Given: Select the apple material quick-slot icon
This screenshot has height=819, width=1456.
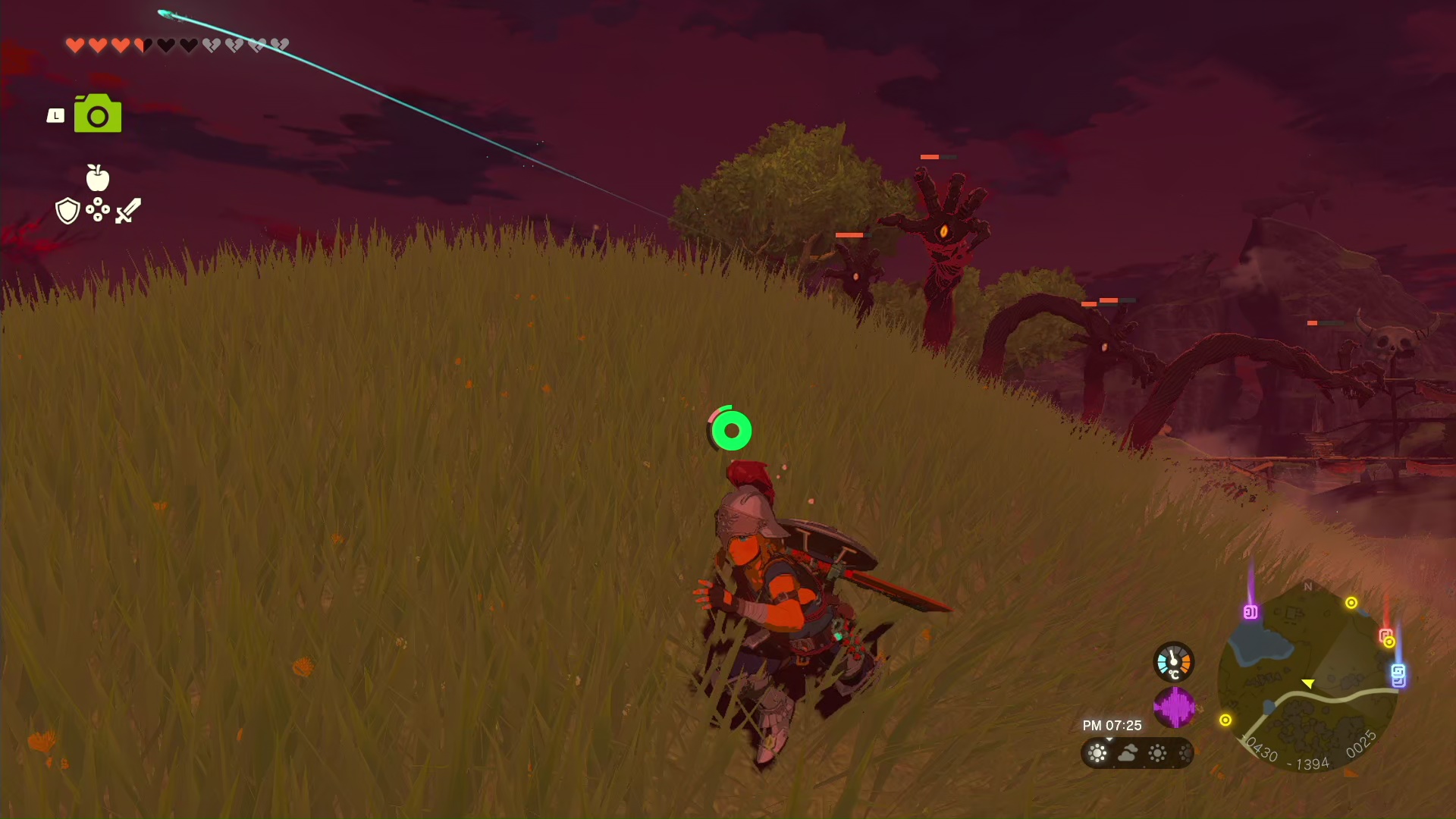Looking at the screenshot, I should [x=98, y=178].
